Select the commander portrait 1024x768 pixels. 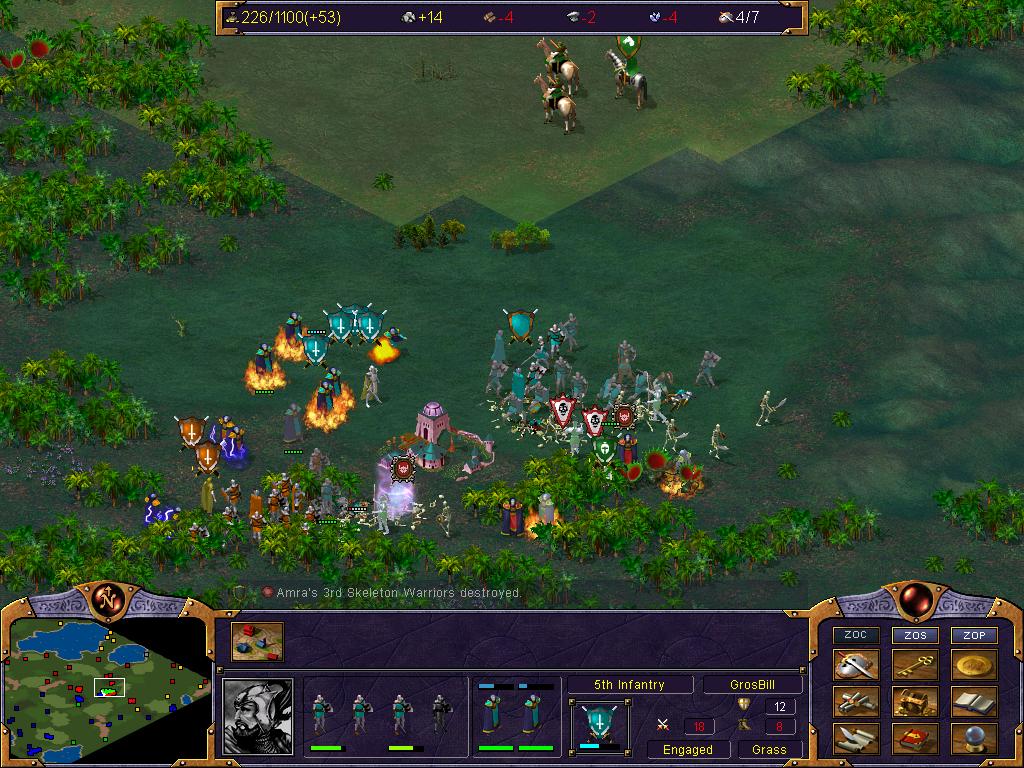coord(258,716)
